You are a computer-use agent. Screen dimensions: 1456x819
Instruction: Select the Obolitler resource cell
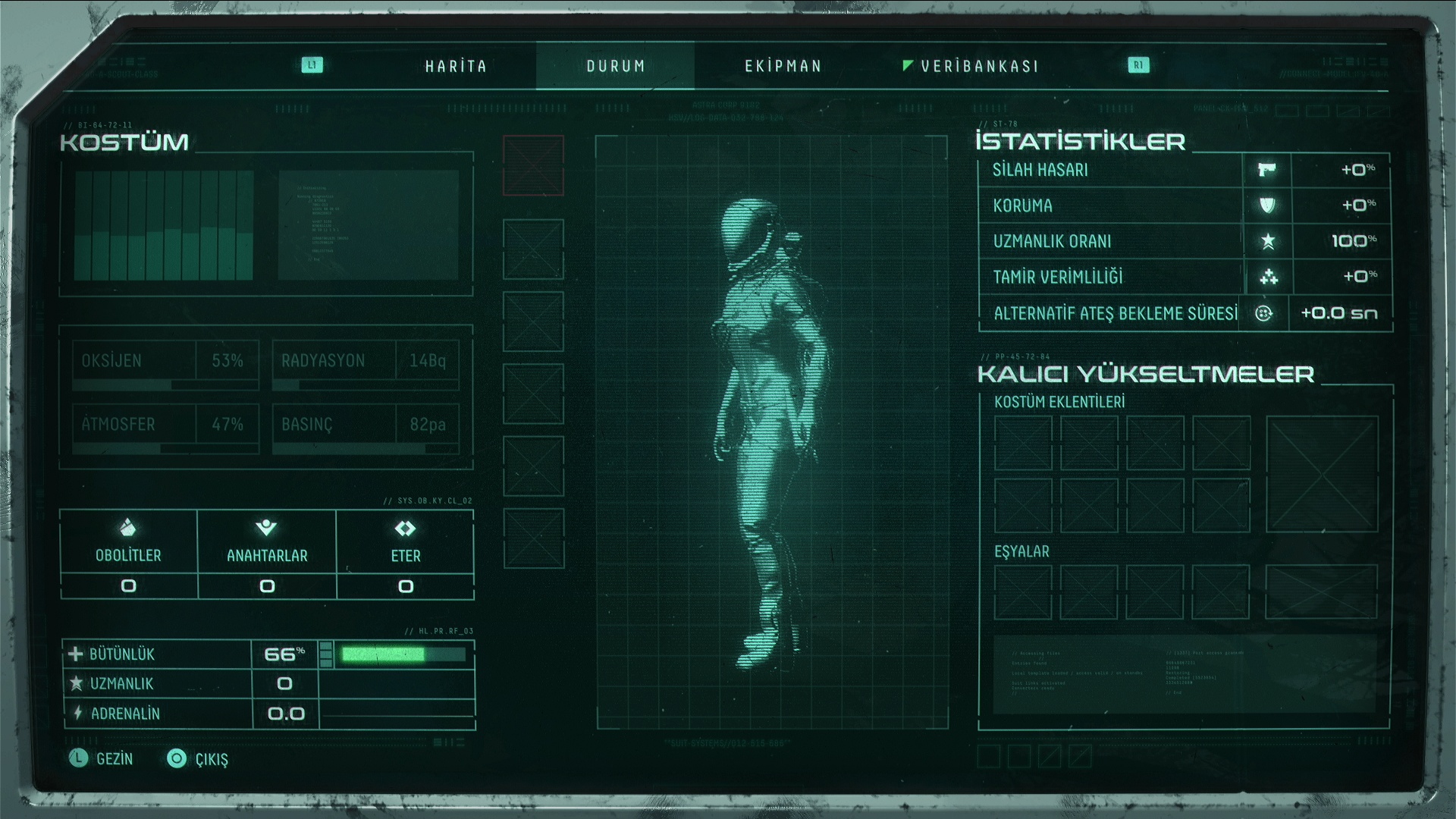[128, 554]
